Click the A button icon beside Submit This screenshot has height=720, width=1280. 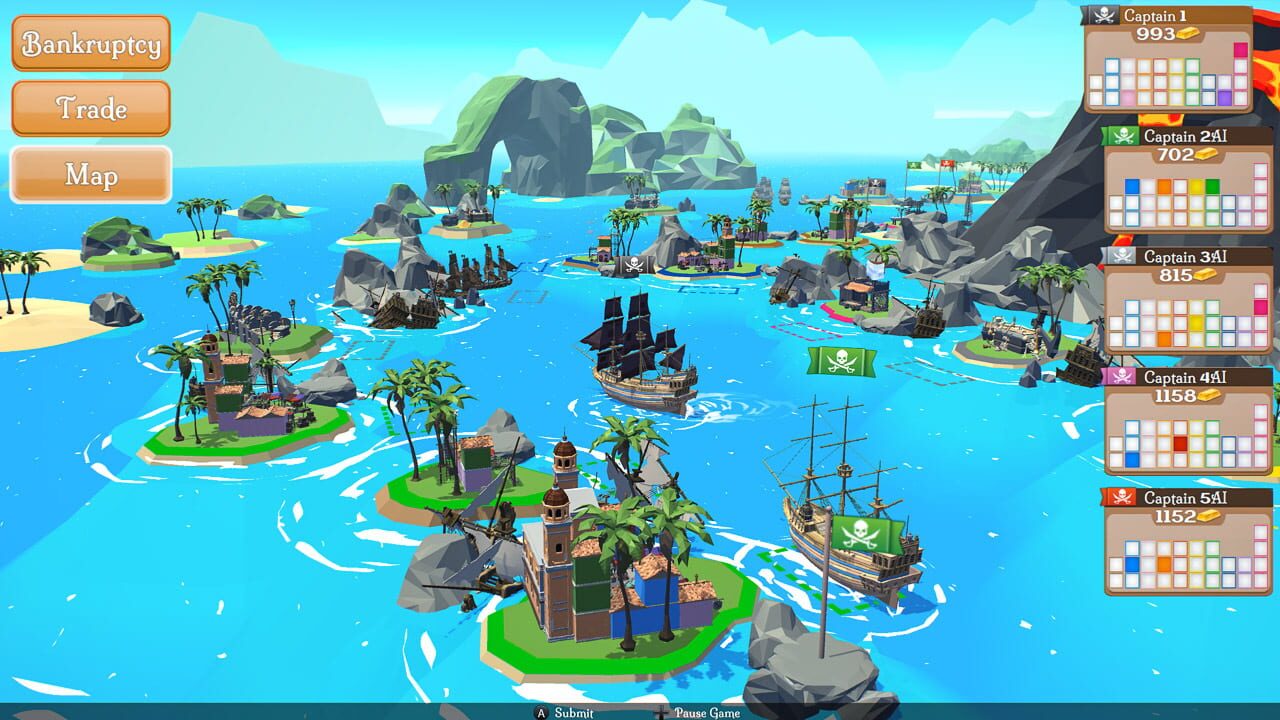click(540, 711)
